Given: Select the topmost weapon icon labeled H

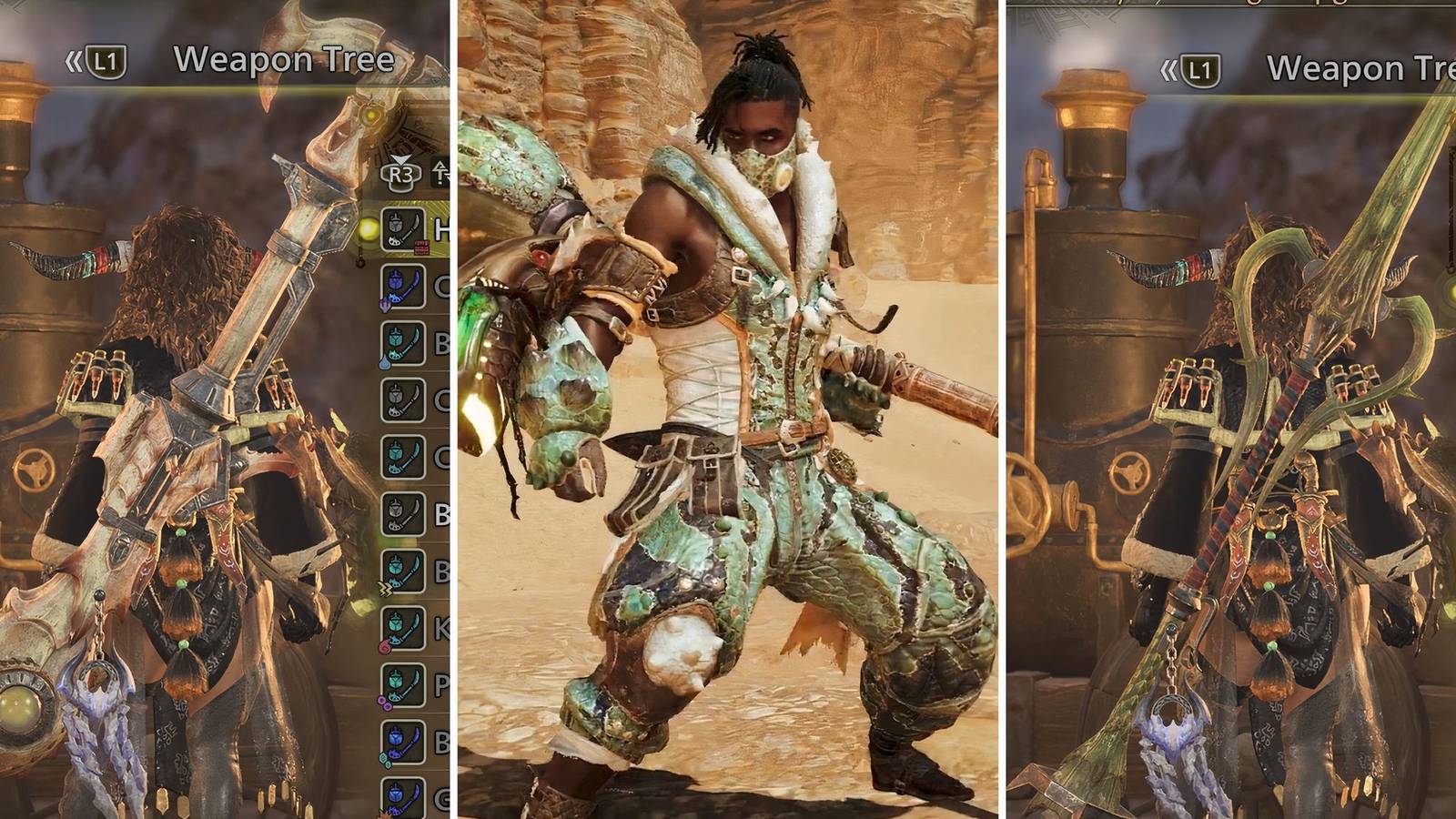Looking at the screenshot, I should (x=404, y=228).
